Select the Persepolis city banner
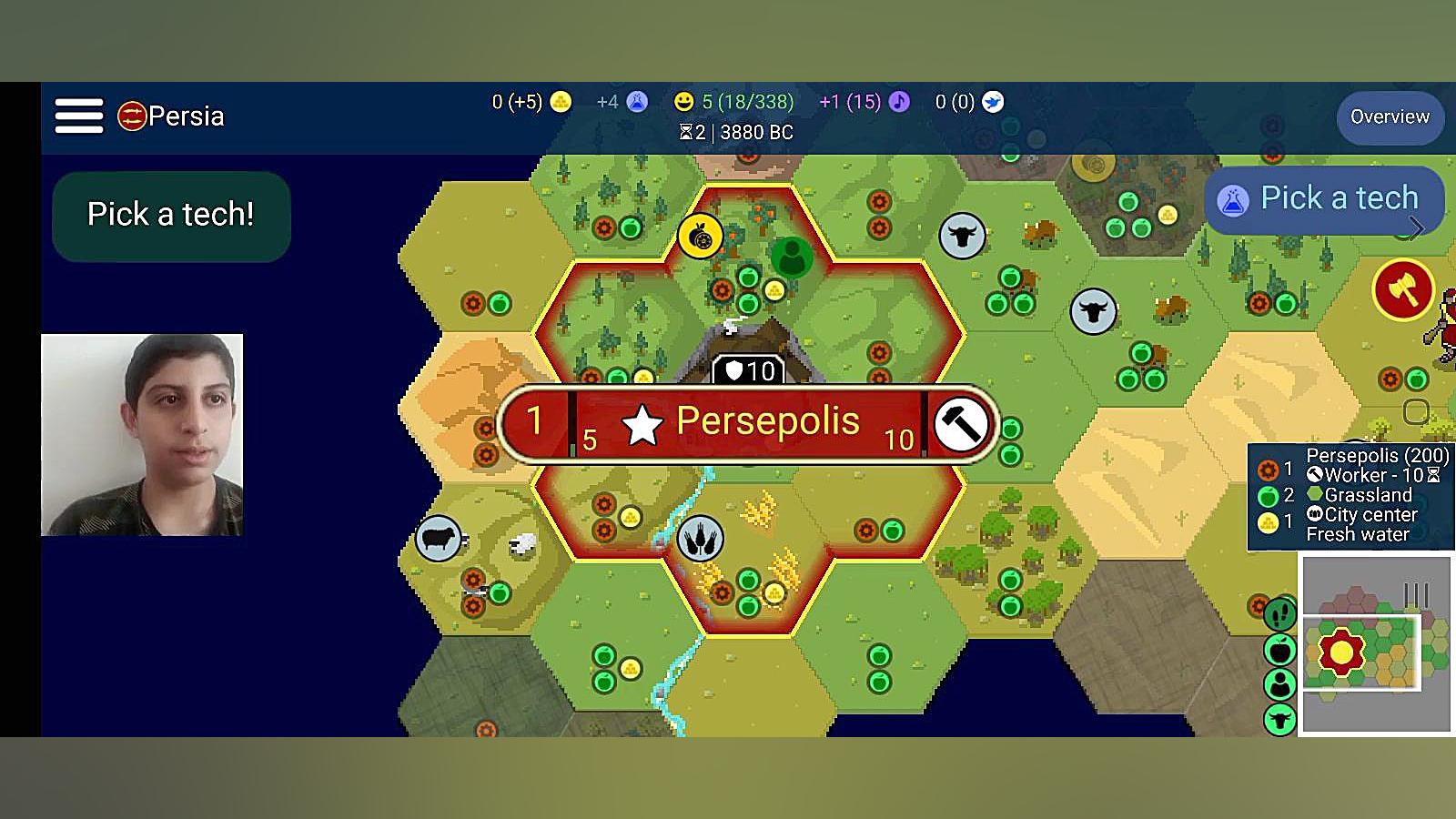This screenshot has width=1456, height=819. point(748,423)
